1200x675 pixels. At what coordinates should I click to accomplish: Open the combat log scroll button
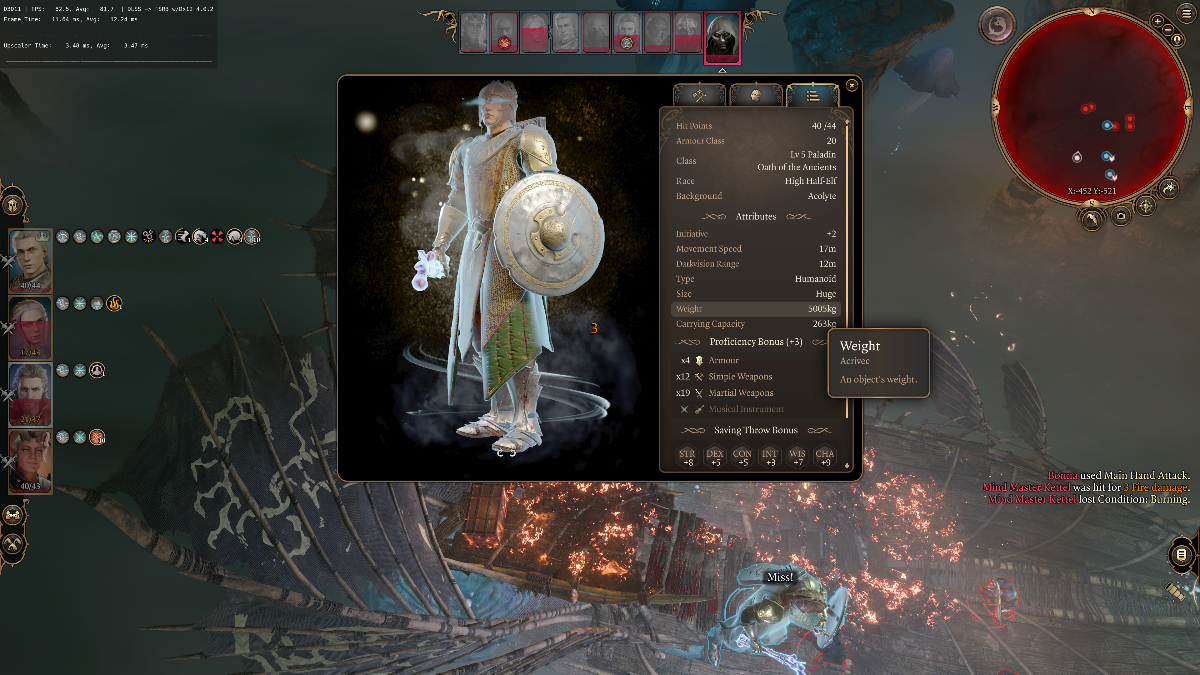[1181, 554]
